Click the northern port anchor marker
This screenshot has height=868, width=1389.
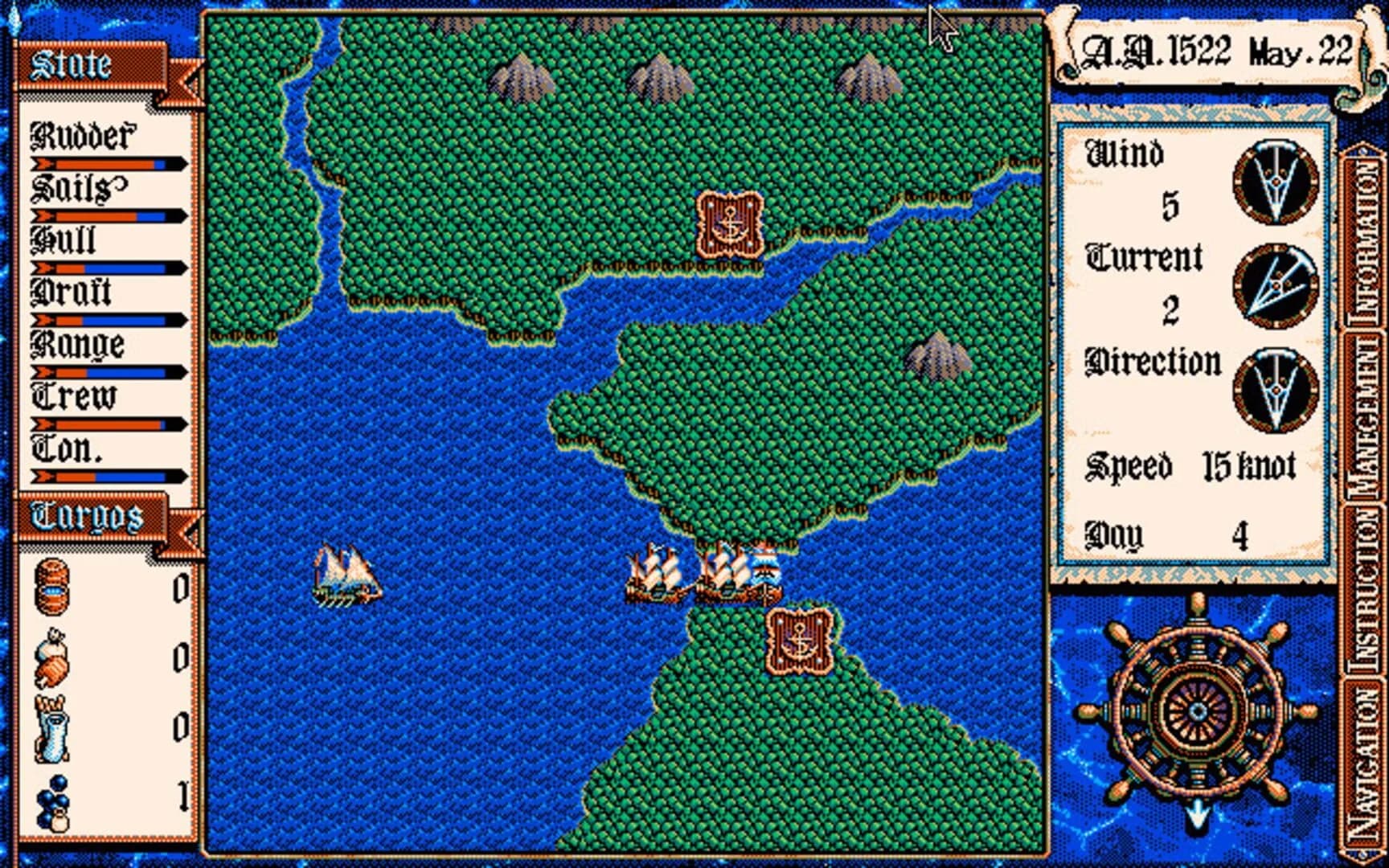point(727,225)
